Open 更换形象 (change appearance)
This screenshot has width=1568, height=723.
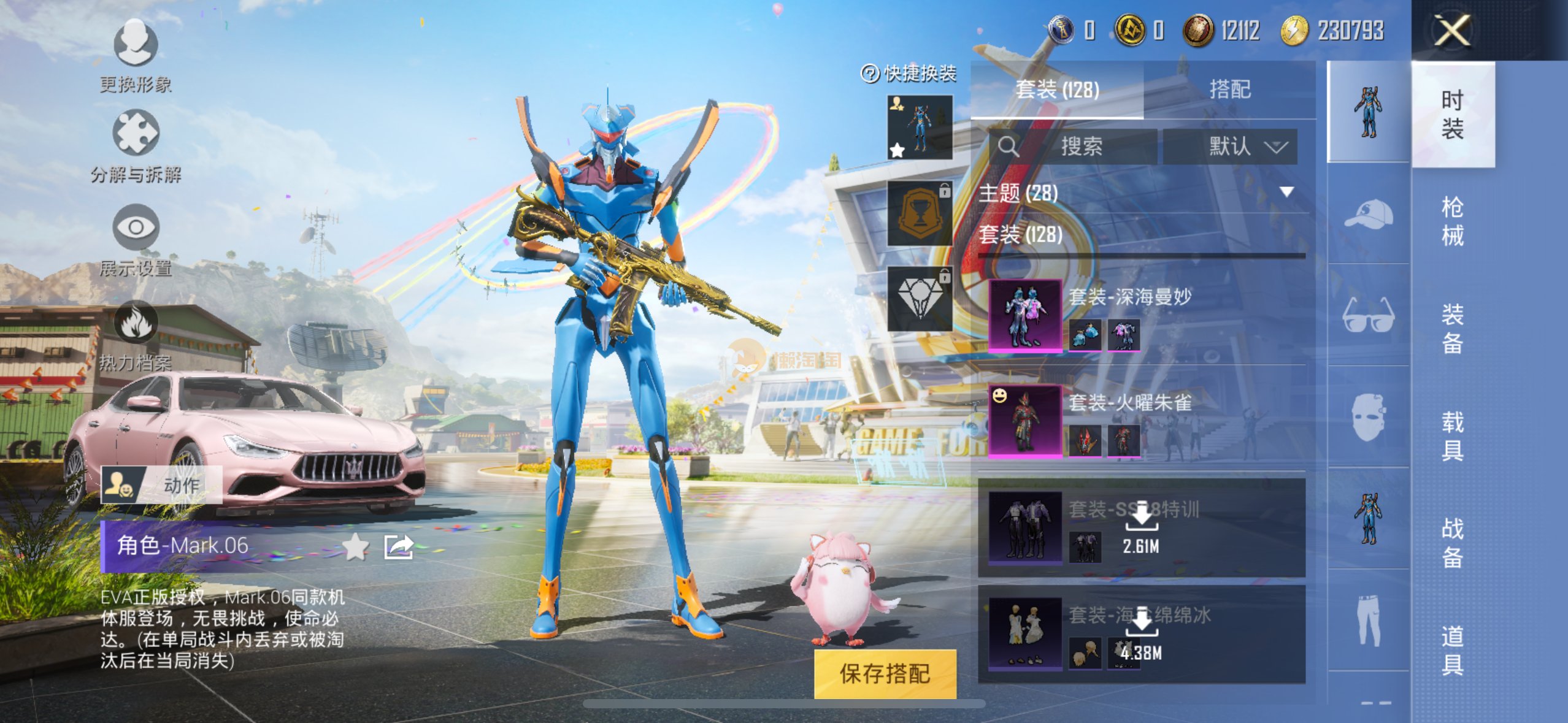136,44
